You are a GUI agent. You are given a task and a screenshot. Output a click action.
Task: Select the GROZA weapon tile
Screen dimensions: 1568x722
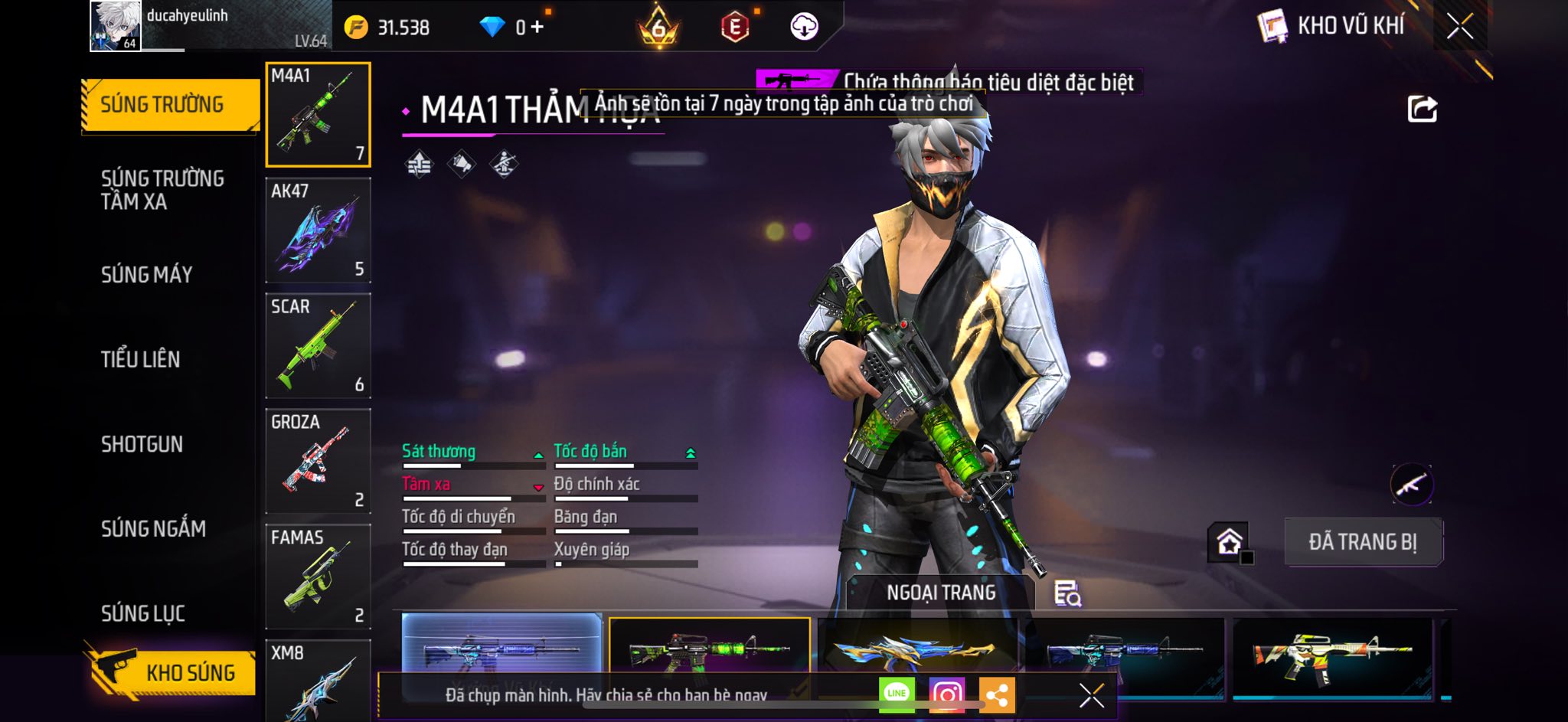tap(318, 462)
